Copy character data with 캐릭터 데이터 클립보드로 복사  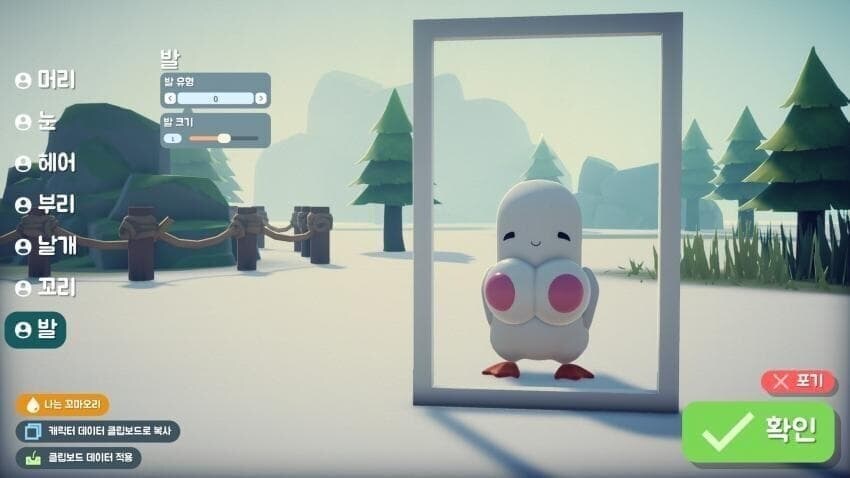(98, 431)
